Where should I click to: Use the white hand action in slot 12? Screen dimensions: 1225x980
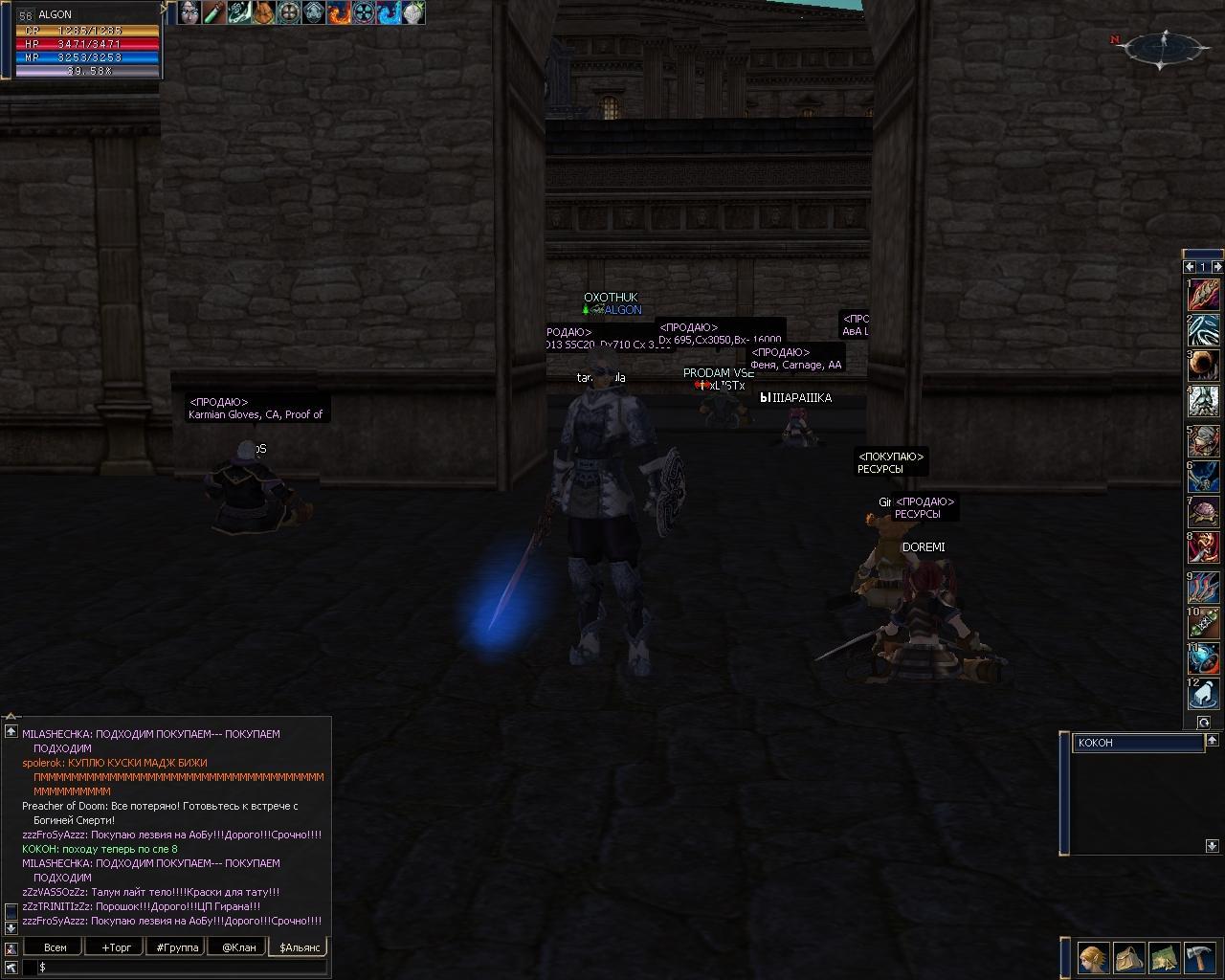[x=1204, y=694]
